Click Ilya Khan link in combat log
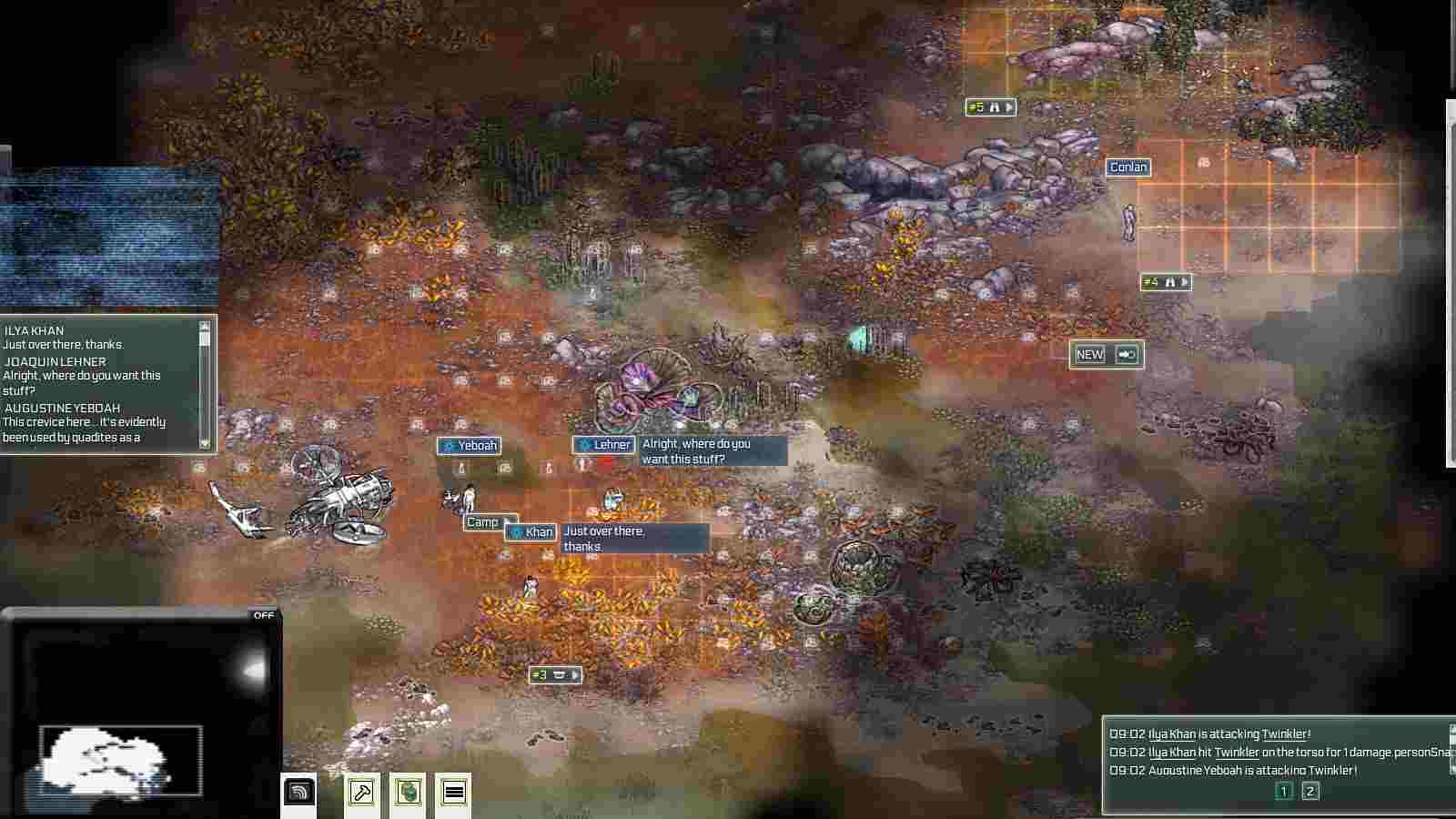 1172,734
